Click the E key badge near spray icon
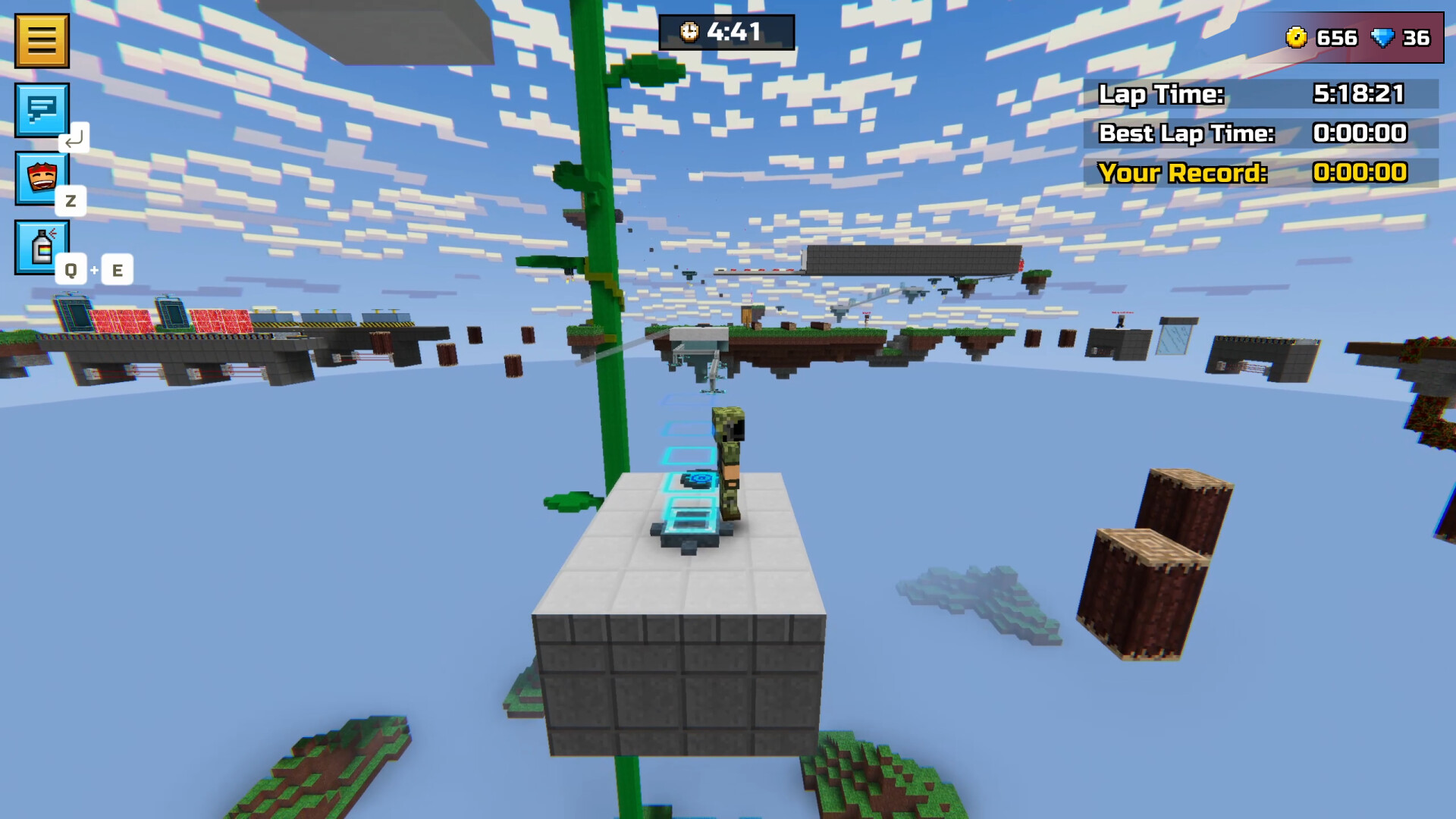Viewport: 1456px width, 819px height. 118,269
